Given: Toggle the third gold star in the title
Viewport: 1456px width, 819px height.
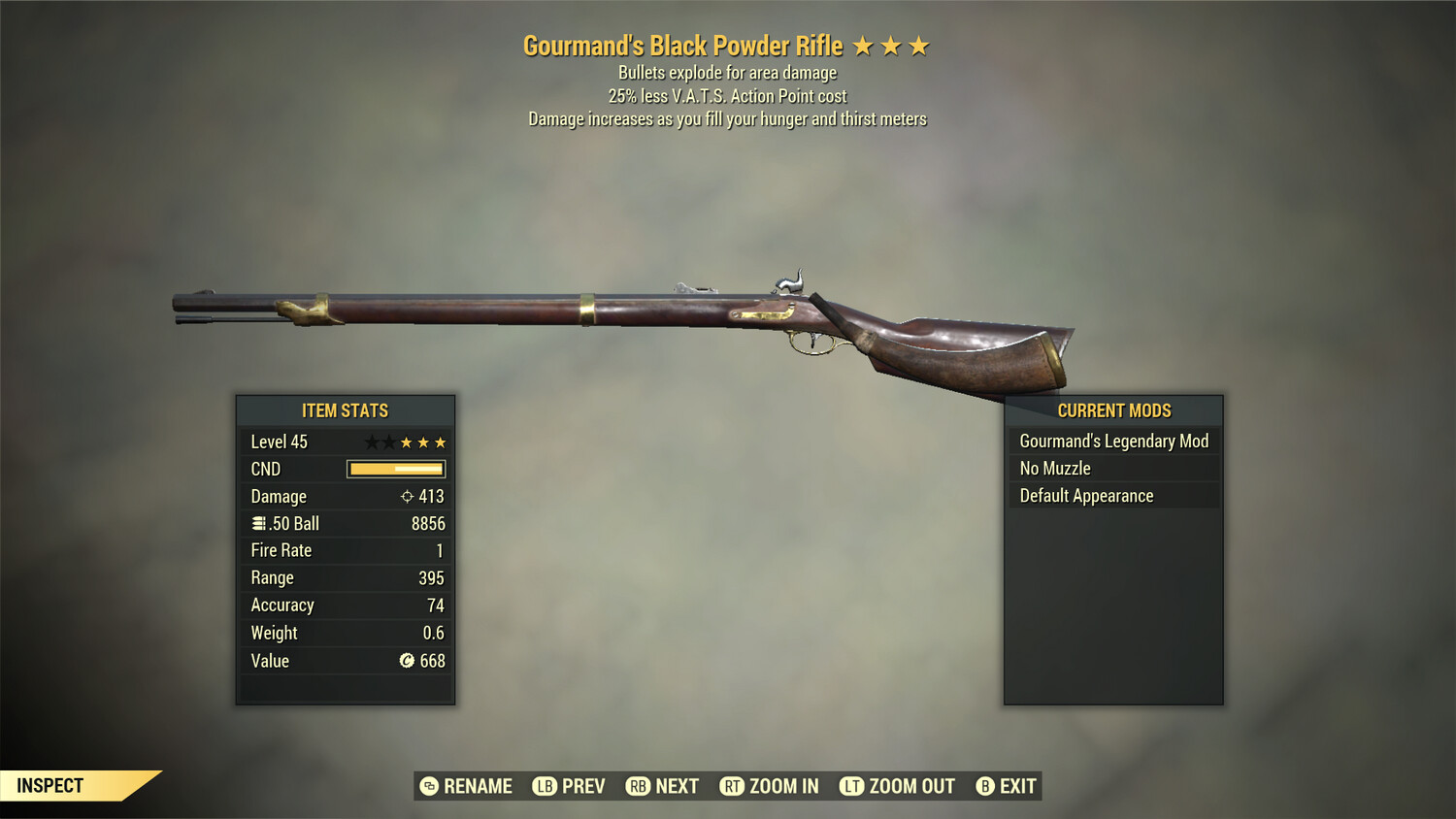Looking at the screenshot, I should click(918, 45).
